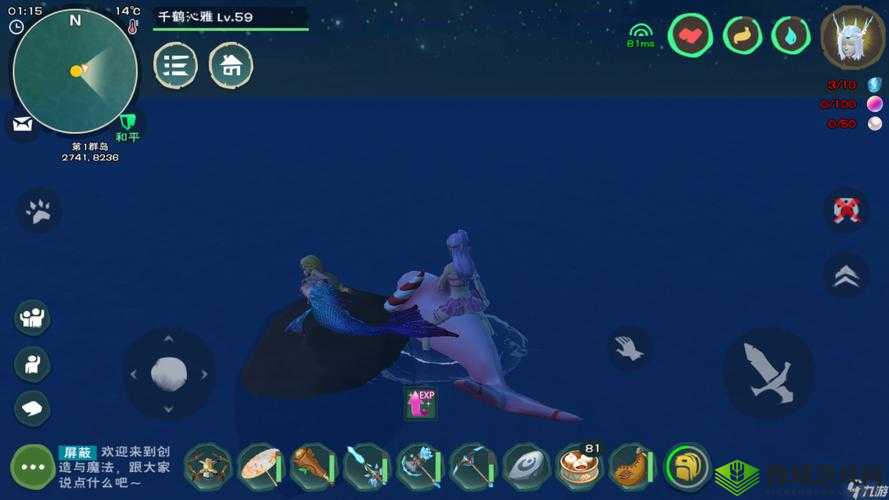Click the red lifebuoy button
Screen dimensions: 889x500
coord(846,211)
